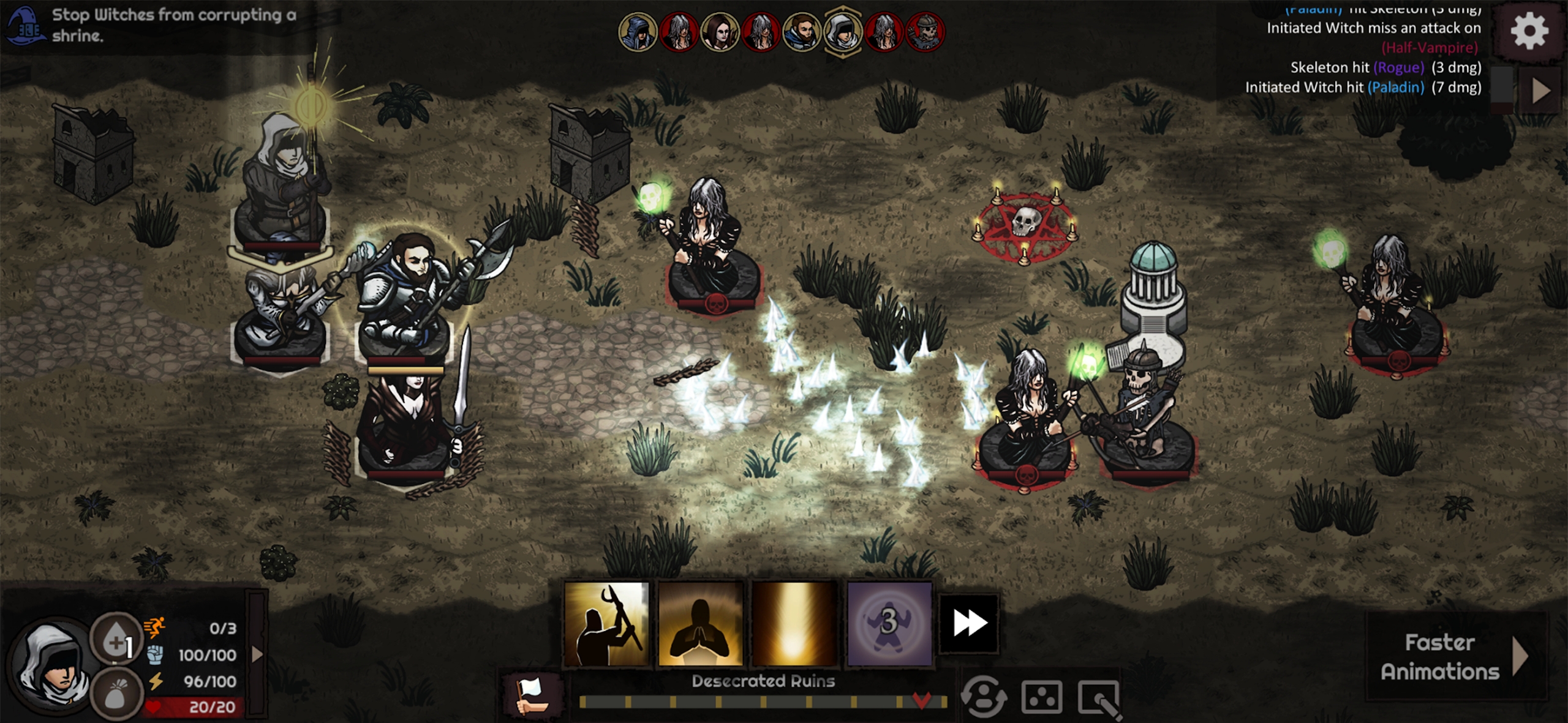The height and width of the screenshot is (723, 1568).
Task: Cast the golden light beam ability
Action: coord(794,623)
